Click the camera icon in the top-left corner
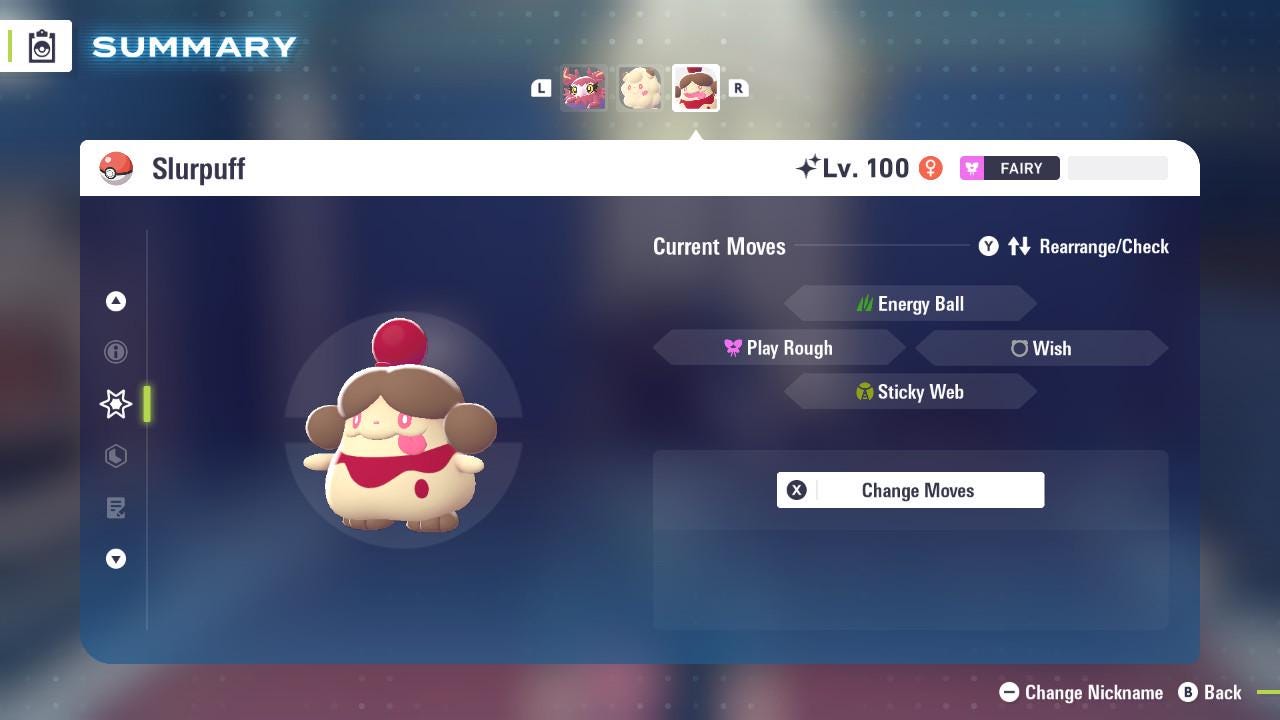The image size is (1280, 720). [41, 45]
